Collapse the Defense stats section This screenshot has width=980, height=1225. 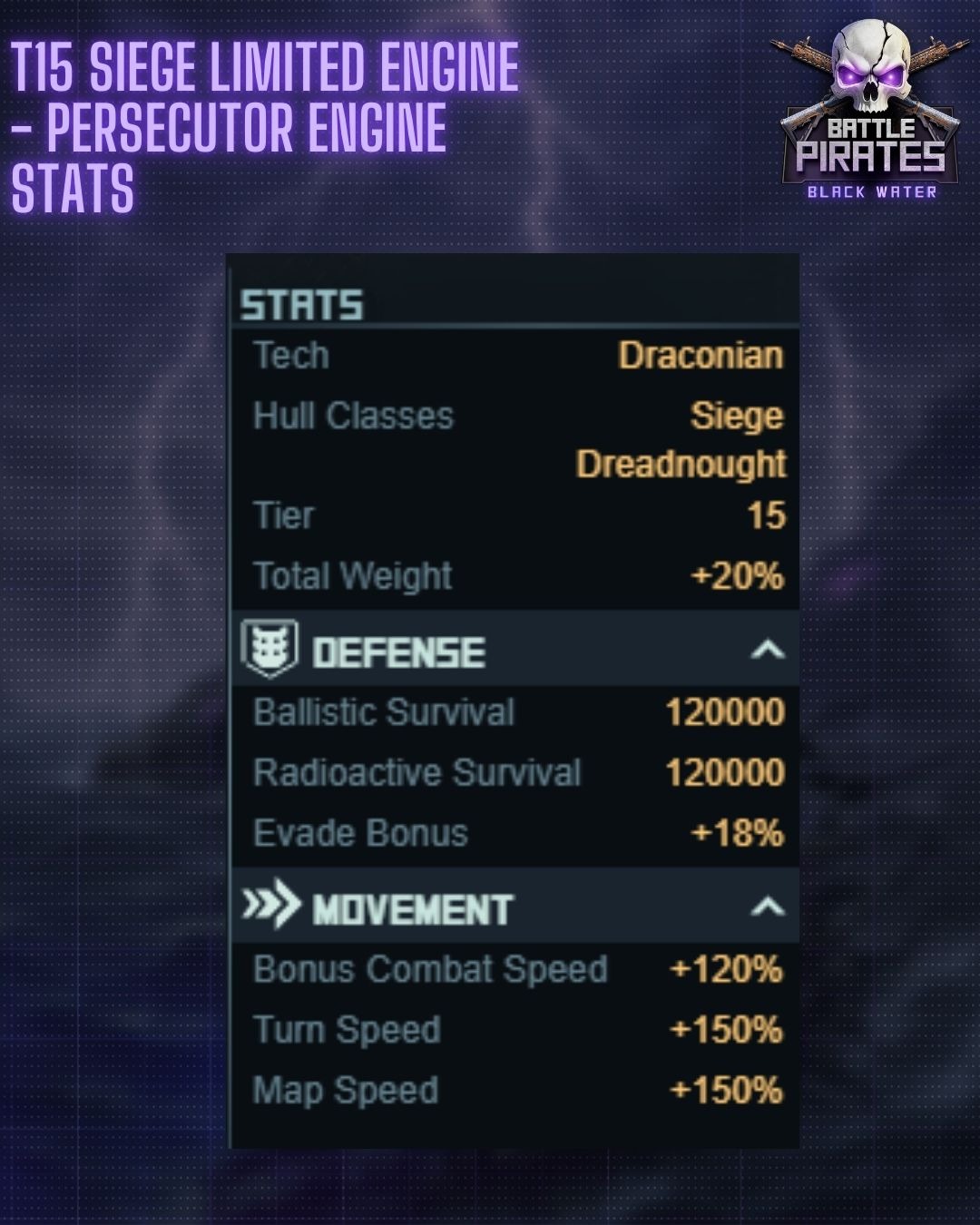(767, 650)
